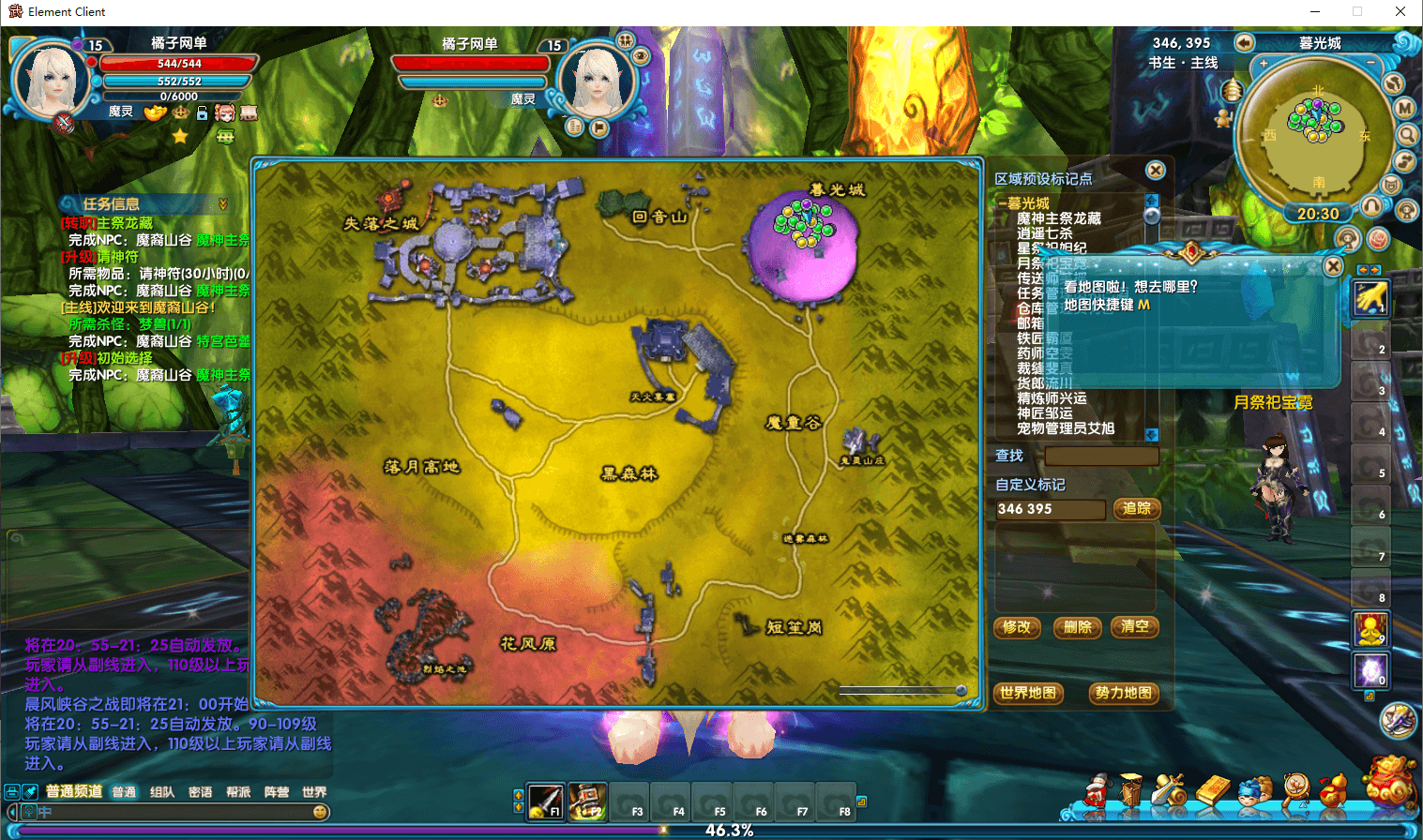Click the 删除 delete marker button
This screenshot has height=840, width=1423.
1078,627
